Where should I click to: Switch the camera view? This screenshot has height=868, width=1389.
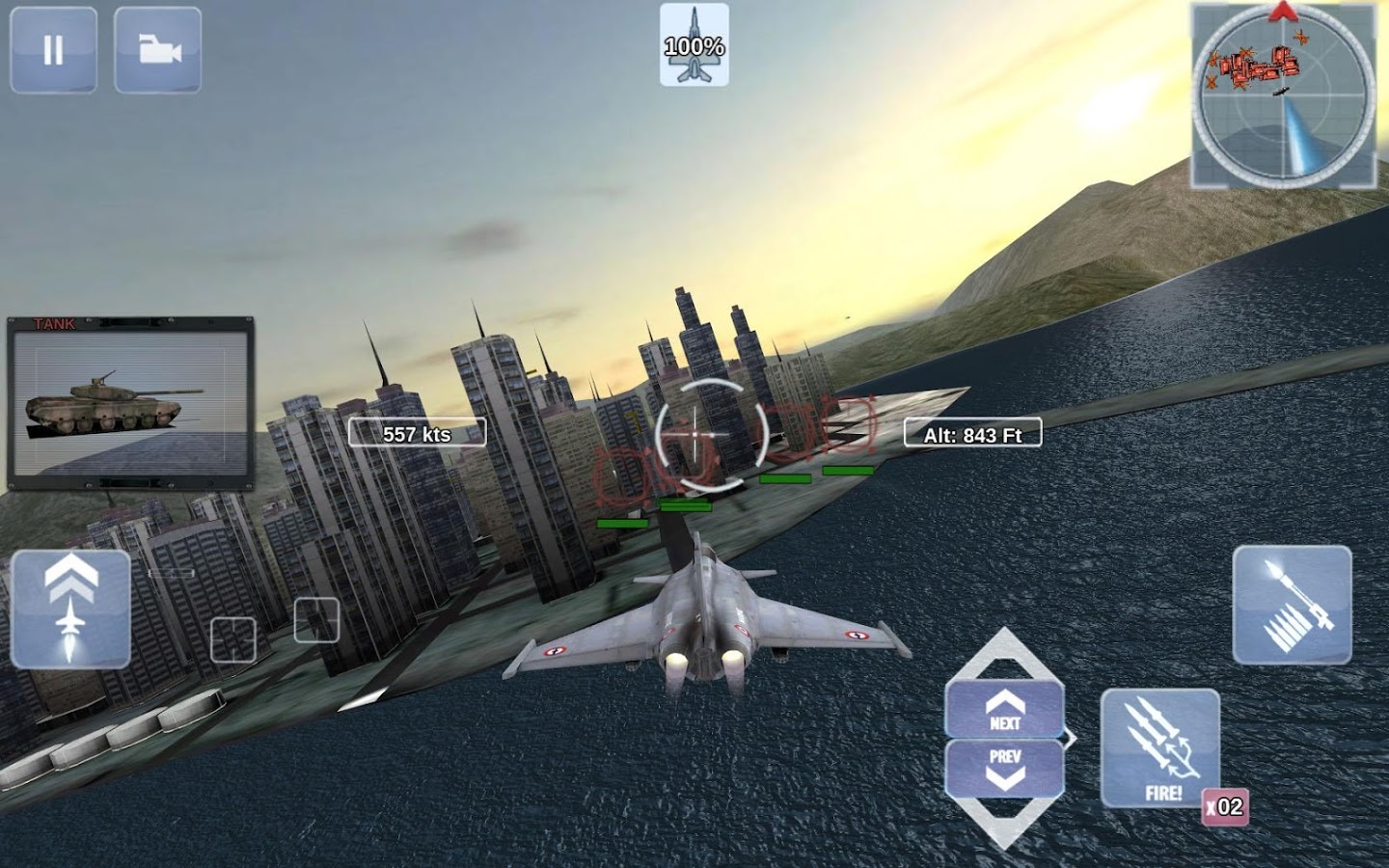pos(158,50)
